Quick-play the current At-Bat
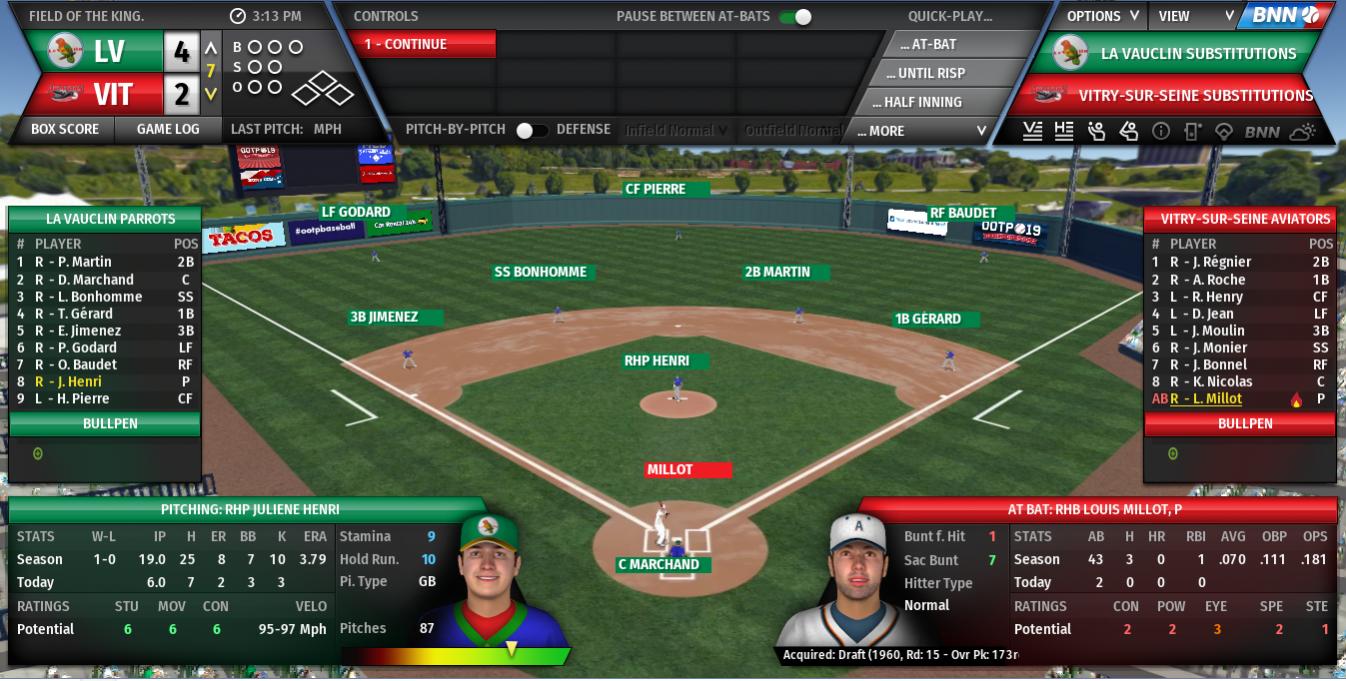 pos(929,44)
